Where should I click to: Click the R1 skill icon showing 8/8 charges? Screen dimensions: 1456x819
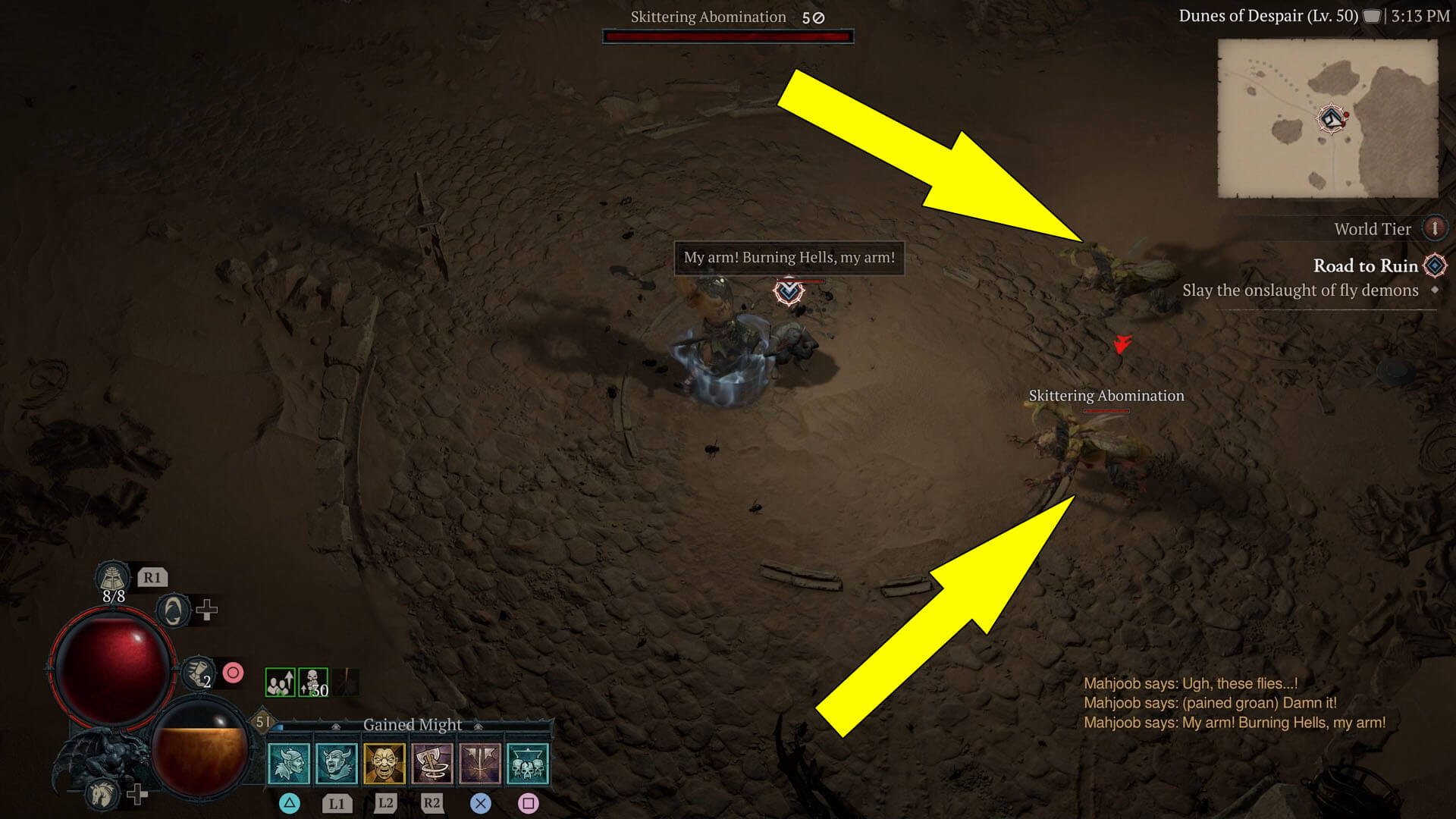pyautogui.click(x=113, y=579)
